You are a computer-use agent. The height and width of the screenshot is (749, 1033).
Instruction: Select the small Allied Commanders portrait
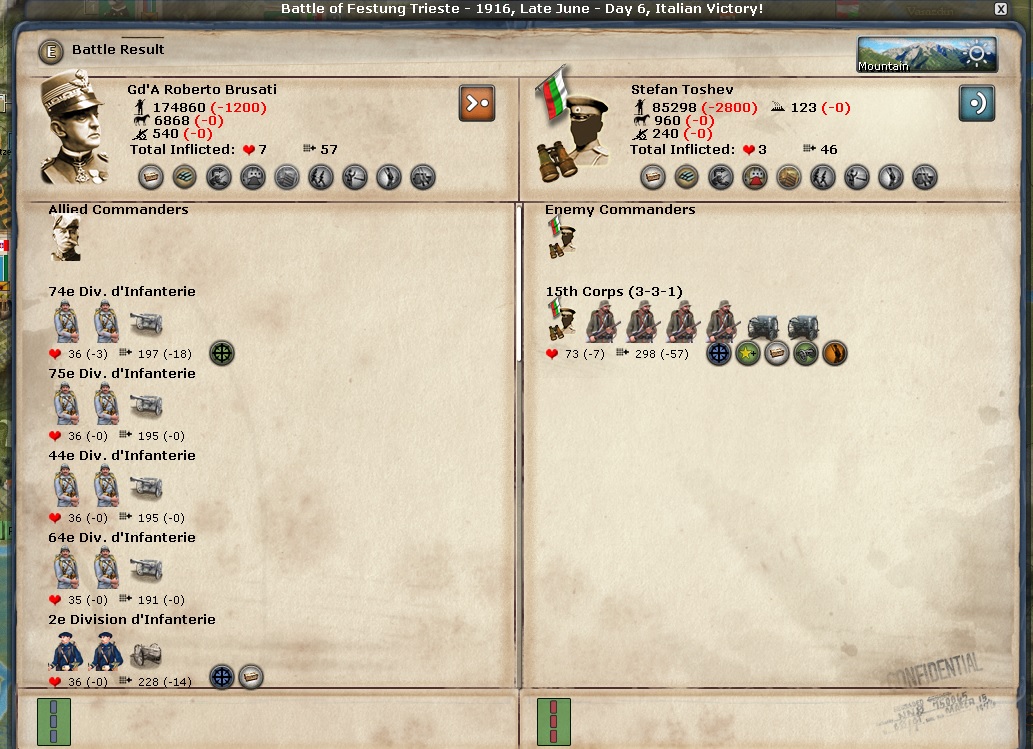(x=65, y=239)
